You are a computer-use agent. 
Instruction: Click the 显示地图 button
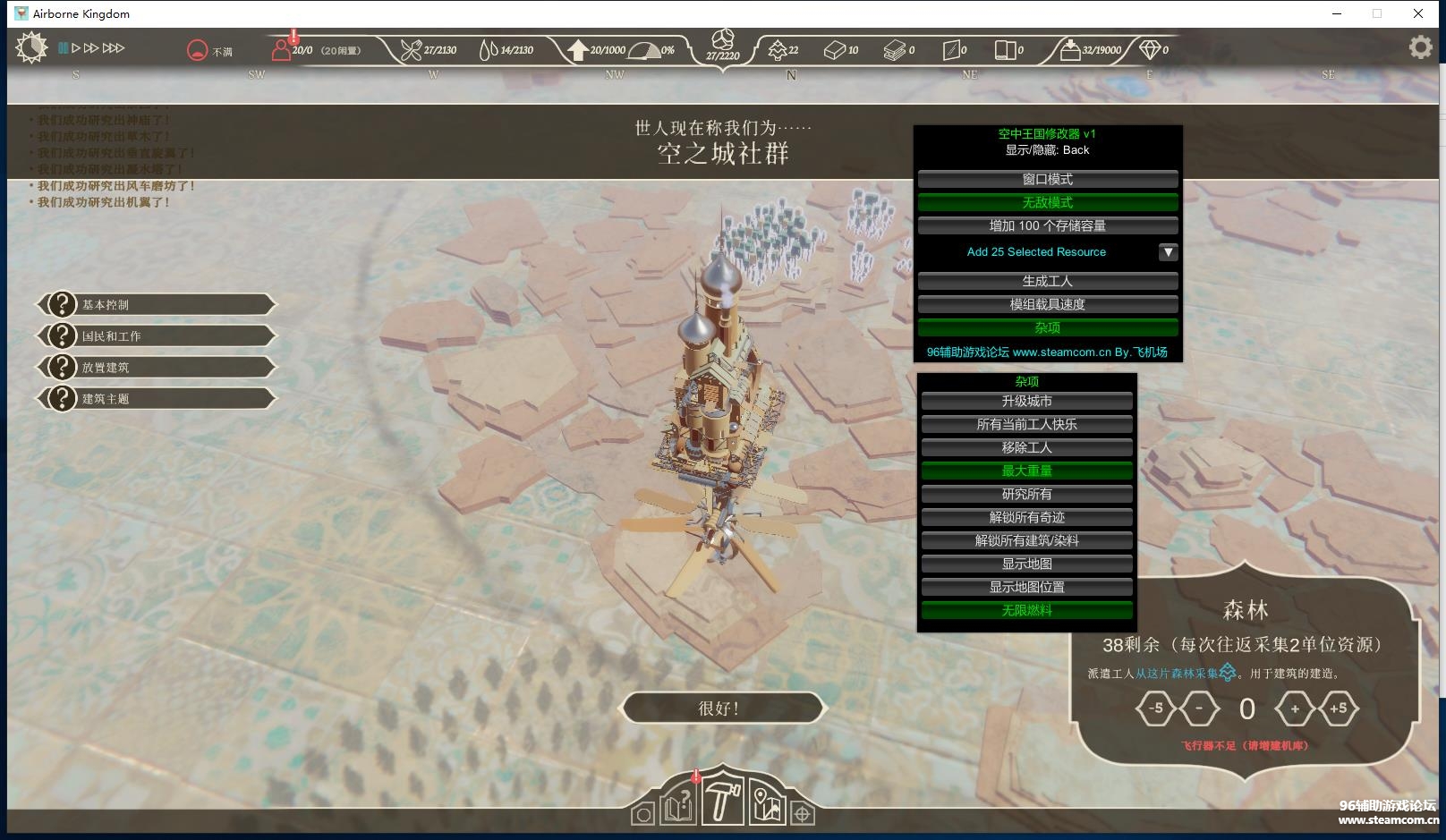click(1026, 564)
